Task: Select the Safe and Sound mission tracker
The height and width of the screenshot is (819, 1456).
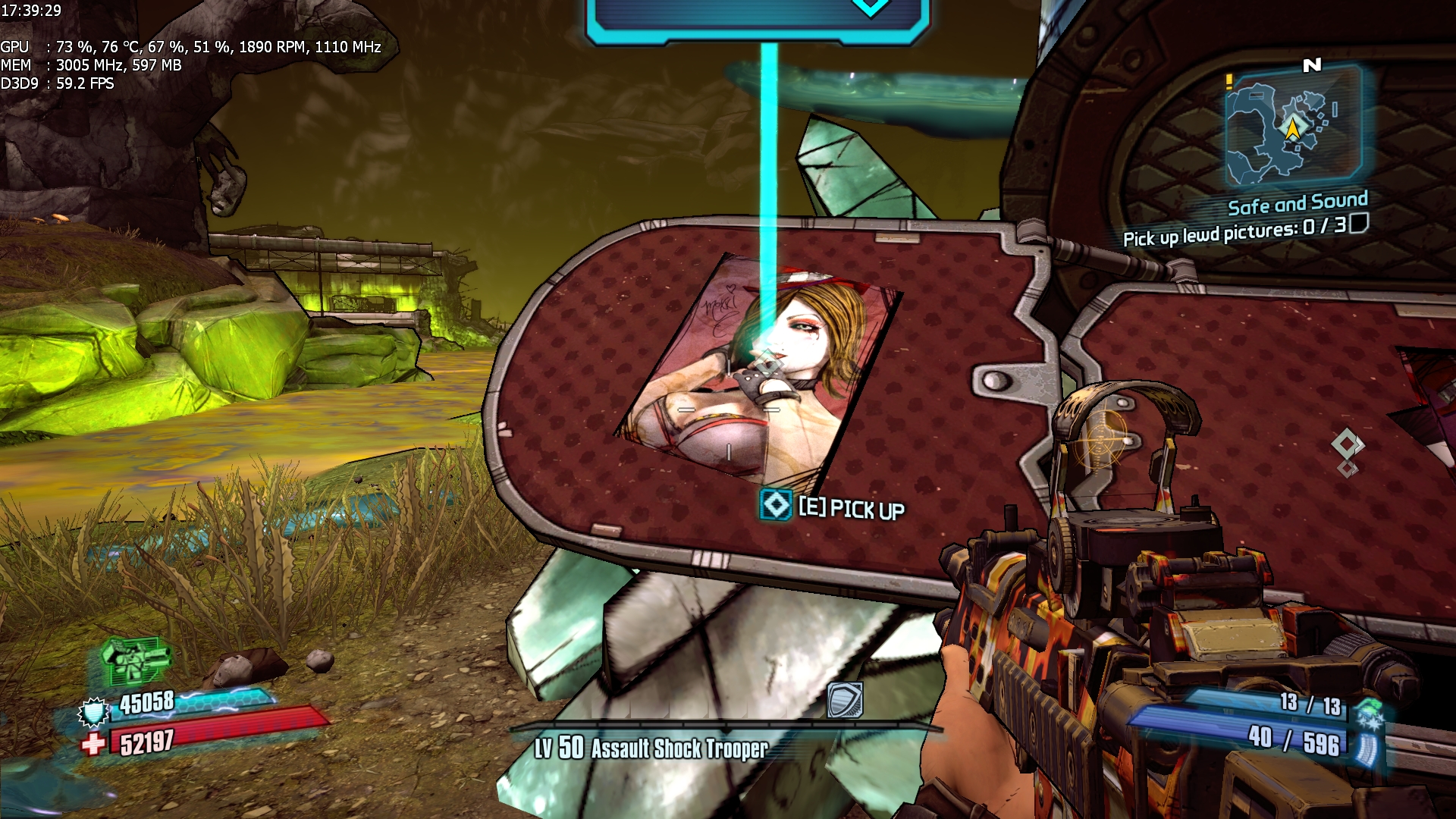Action: pos(1298,203)
